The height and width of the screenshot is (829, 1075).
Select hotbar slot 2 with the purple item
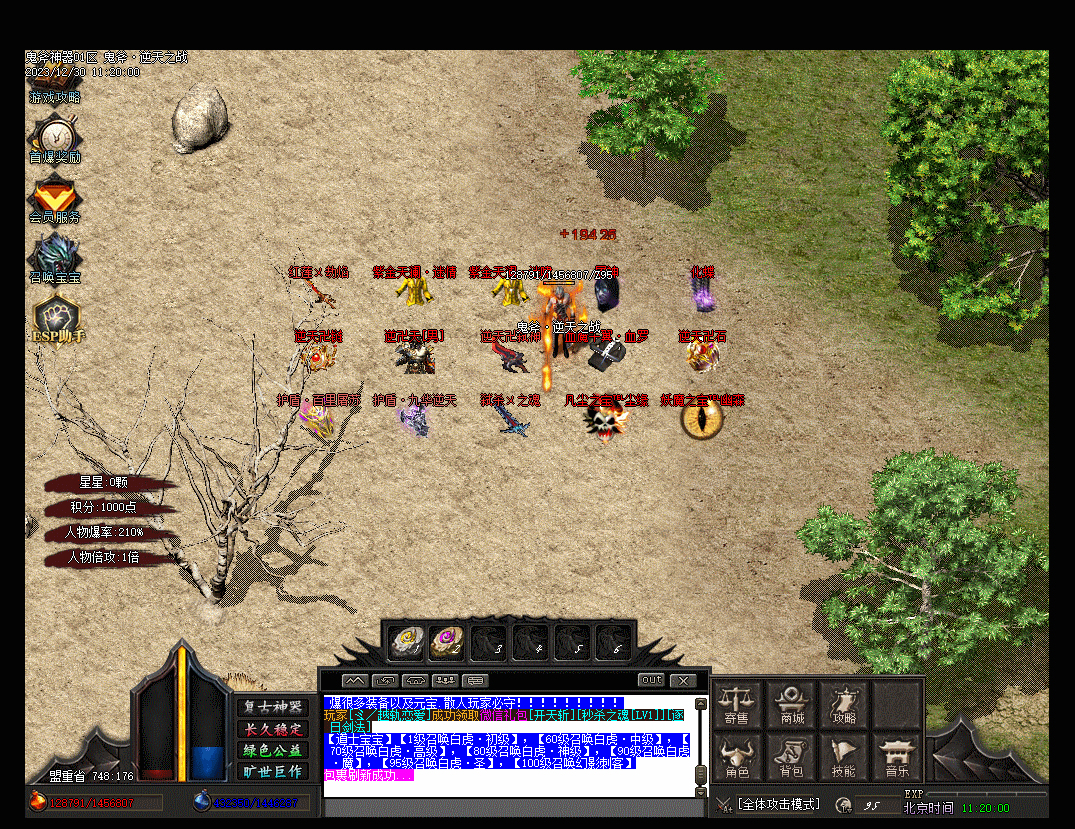[x=447, y=641]
